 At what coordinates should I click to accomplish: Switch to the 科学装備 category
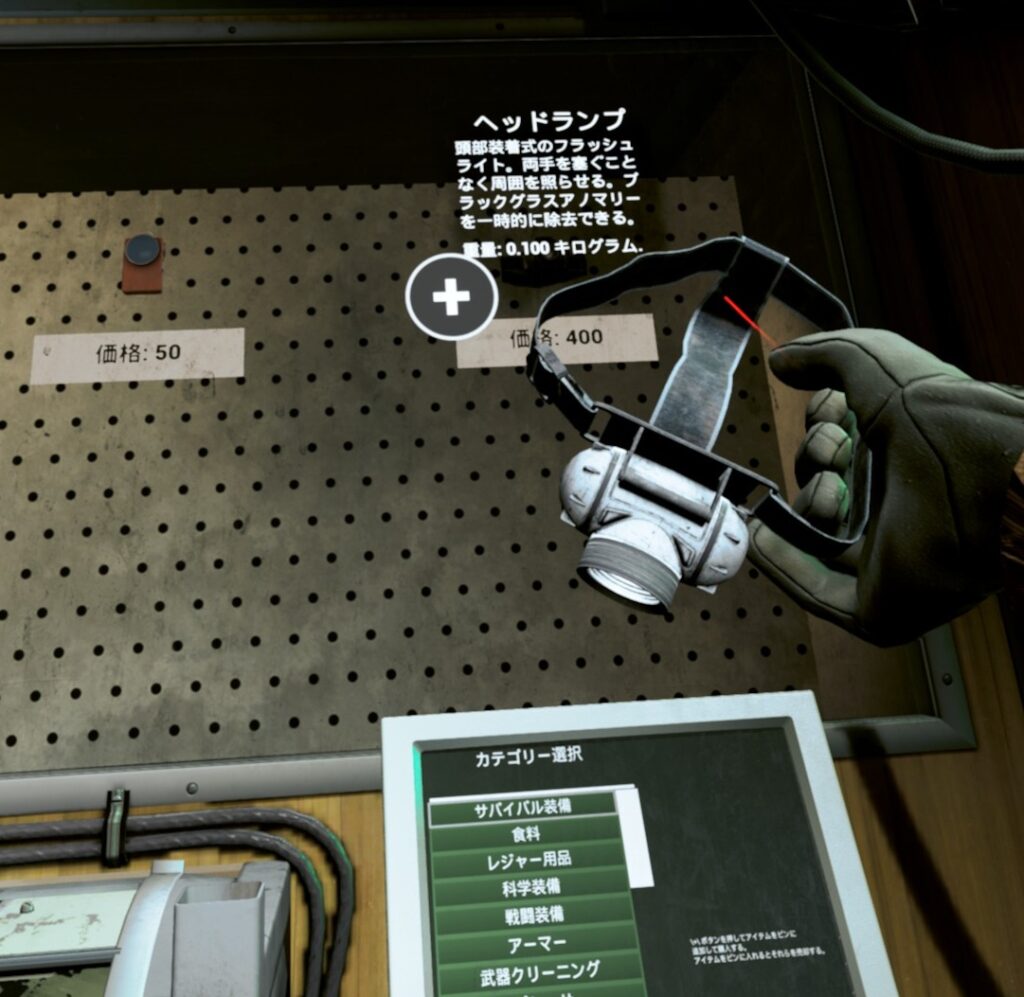click(532, 887)
